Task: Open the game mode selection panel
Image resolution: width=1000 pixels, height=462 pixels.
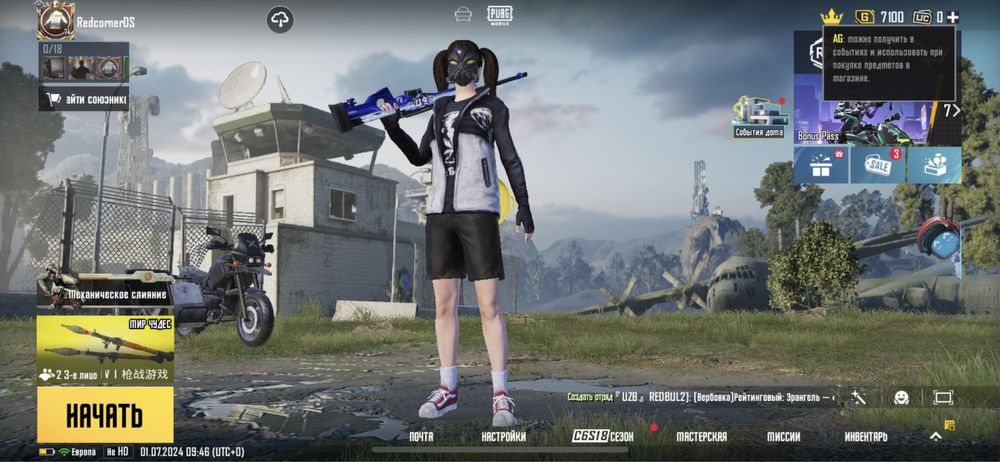Action: (x=104, y=350)
